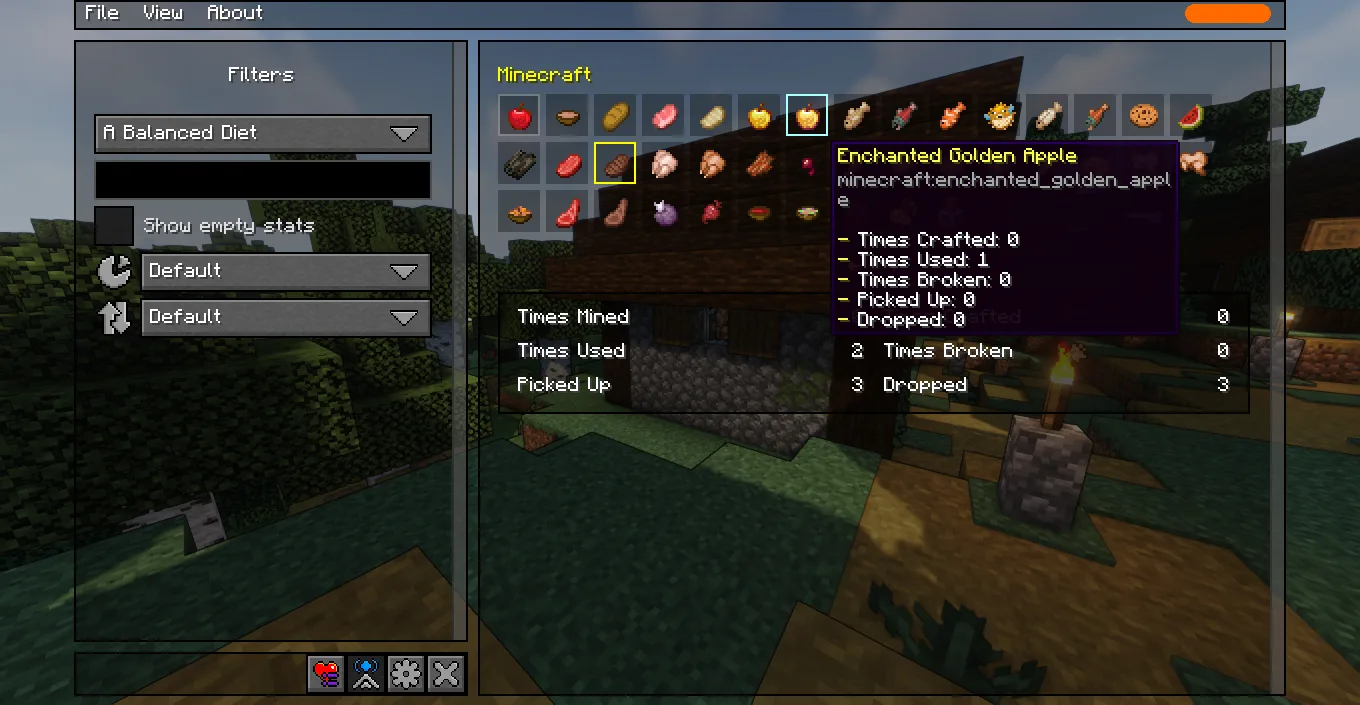Open settings with the gear button
1360x705 pixels.
[406, 675]
